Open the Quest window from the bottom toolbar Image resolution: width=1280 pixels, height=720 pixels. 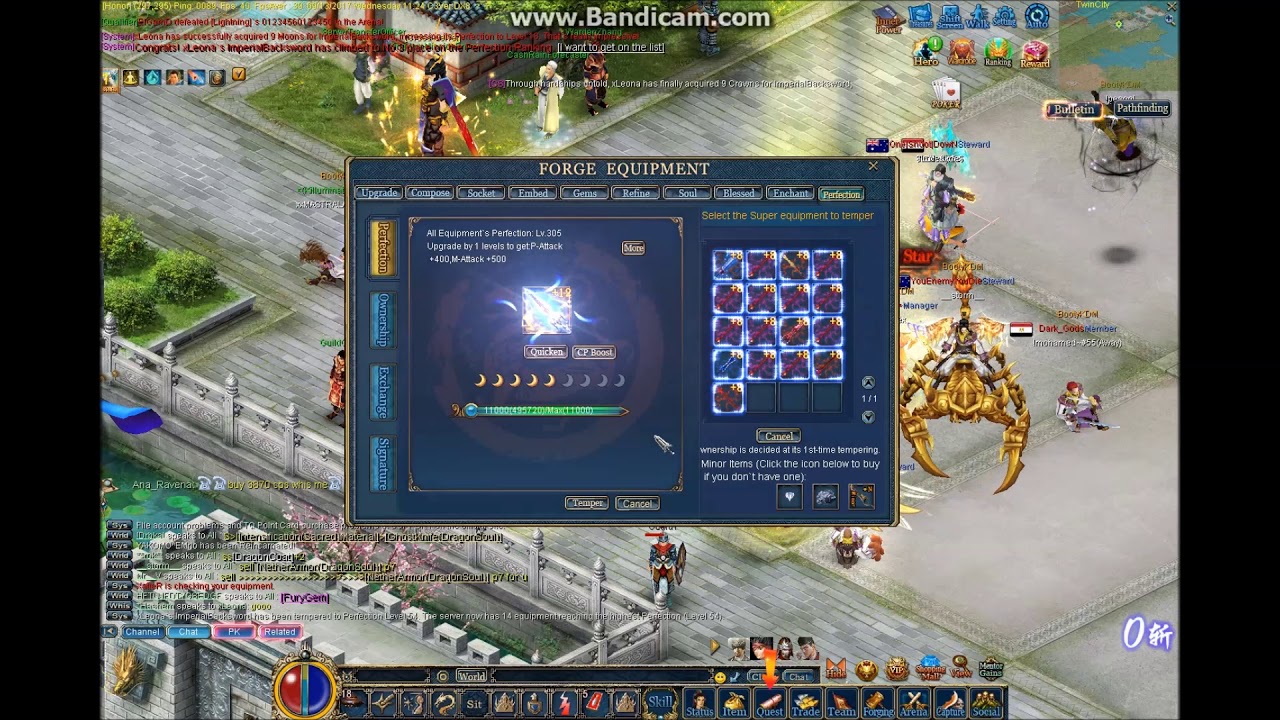[771, 703]
